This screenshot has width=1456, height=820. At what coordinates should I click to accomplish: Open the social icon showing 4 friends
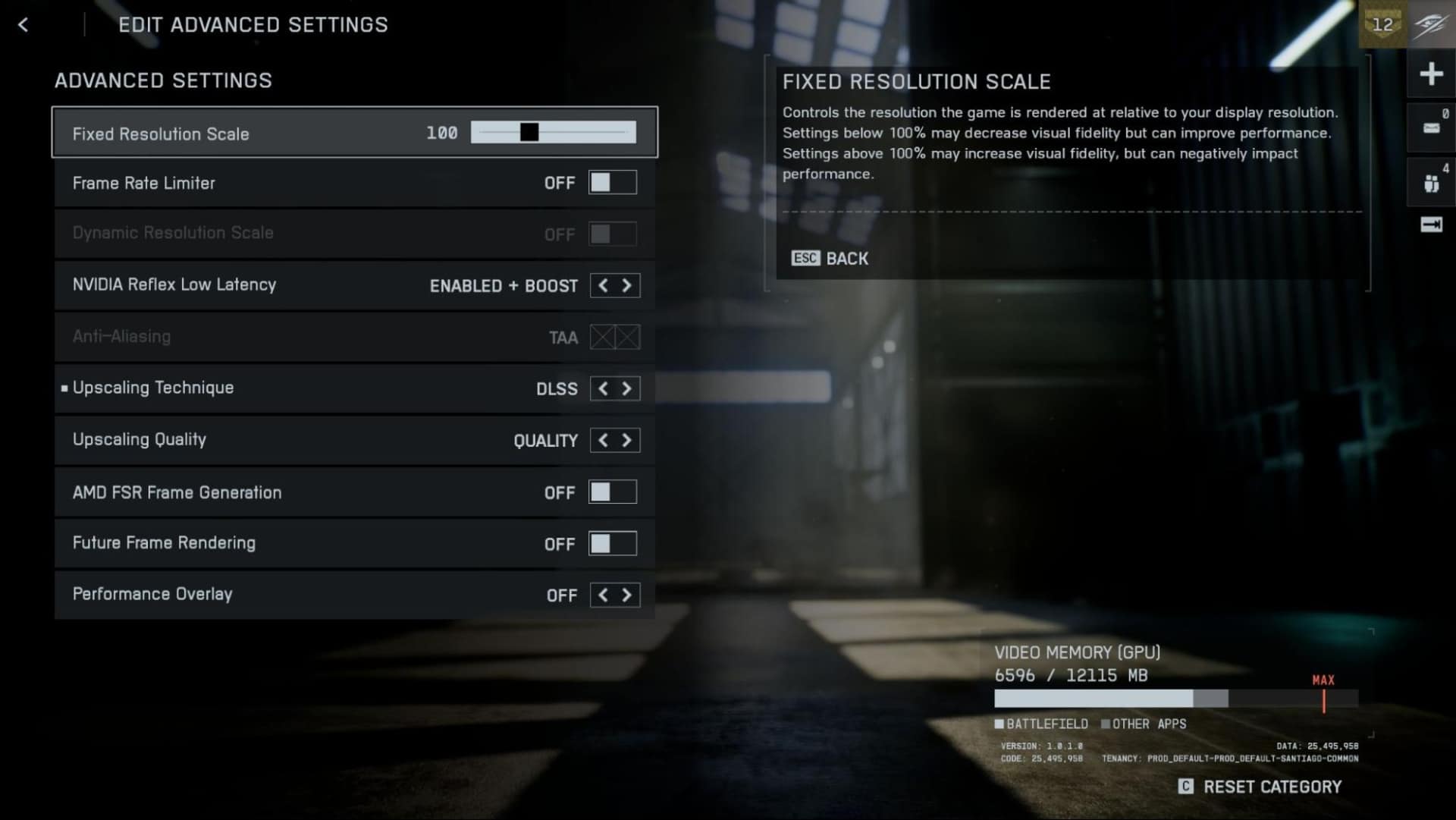(1430, 182)
